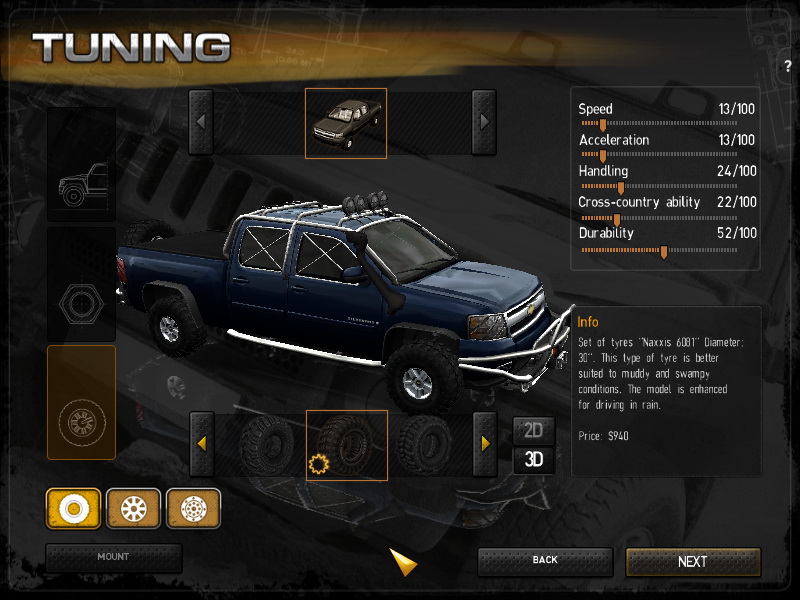Select the pickup truck thumbnail in top carousel
800x600 pixels.
345,123
